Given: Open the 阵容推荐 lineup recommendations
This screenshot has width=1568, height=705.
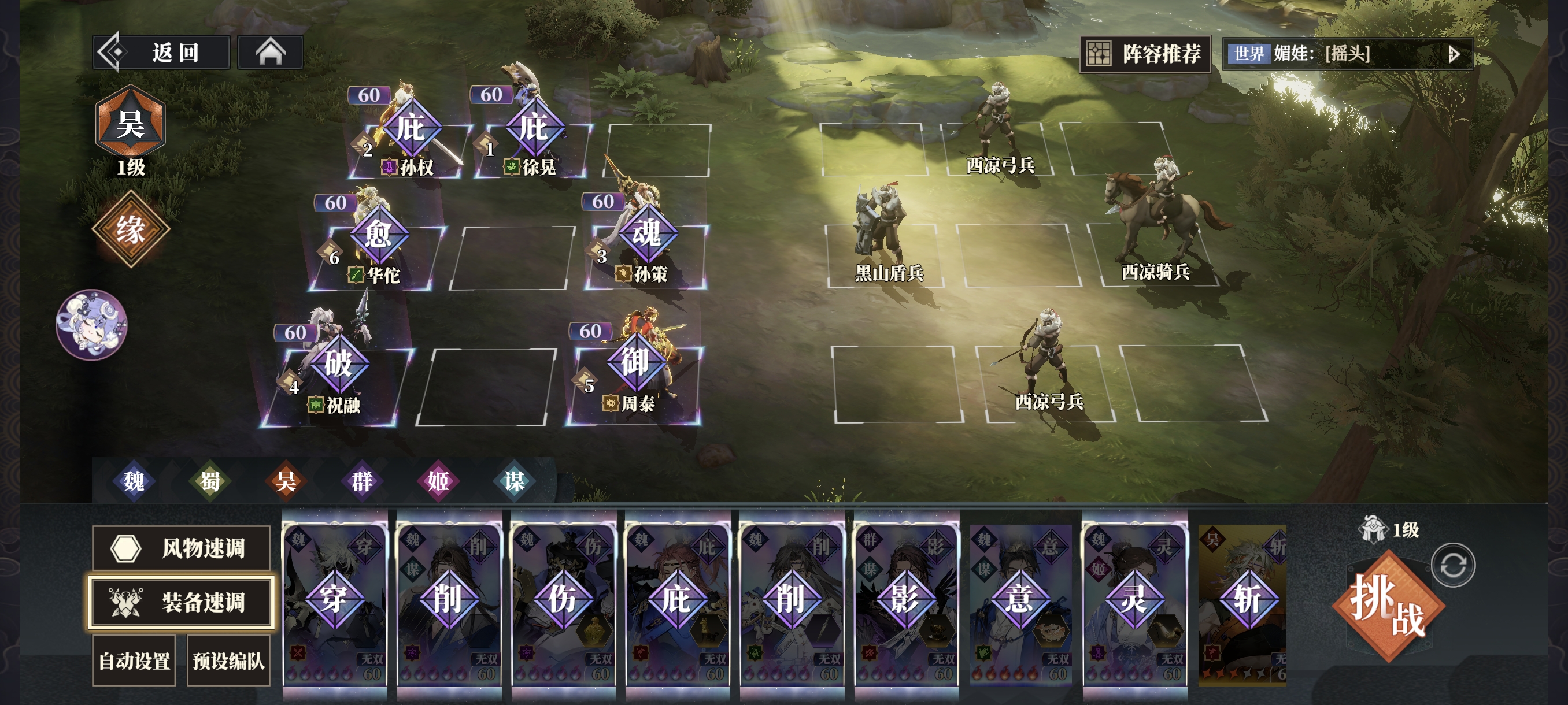Looking at the screenshot, I should [1144, 54].
